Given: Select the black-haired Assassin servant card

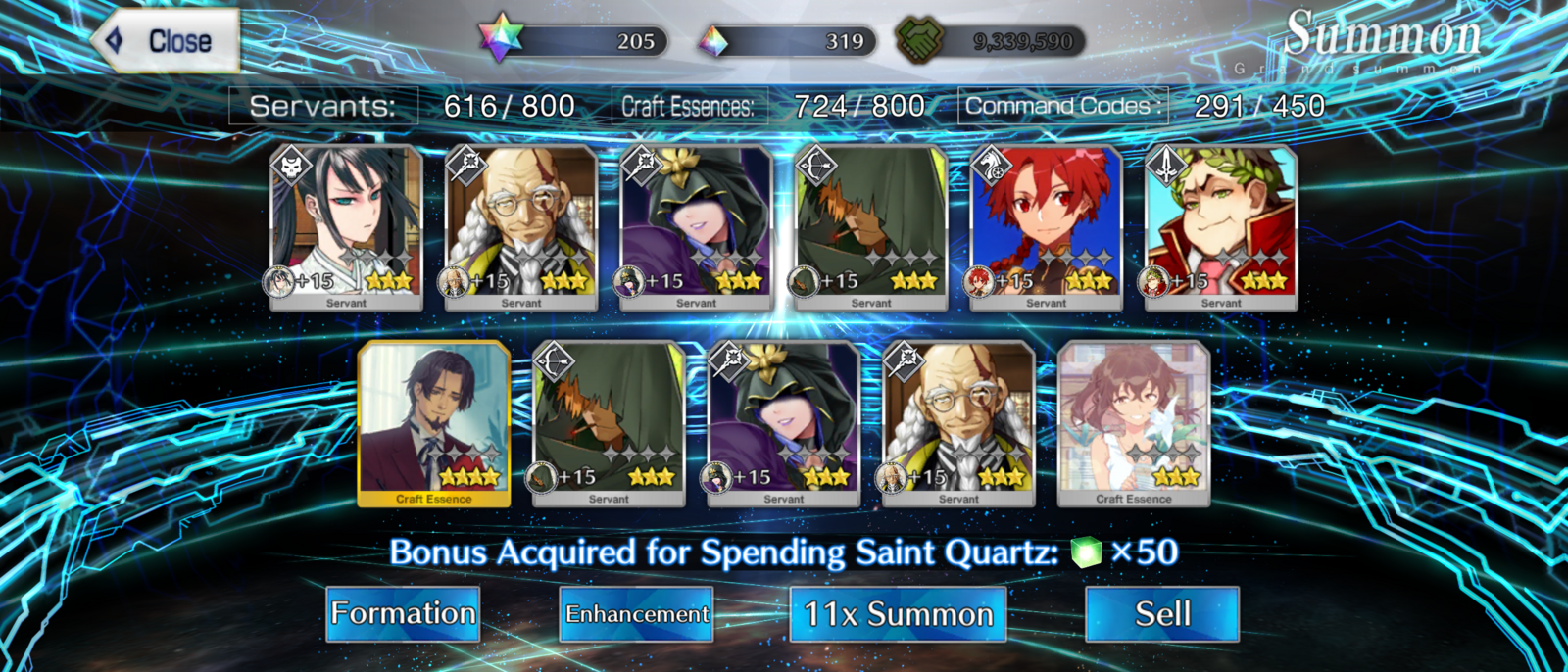Looking at the screenshot, I should 346,227.
